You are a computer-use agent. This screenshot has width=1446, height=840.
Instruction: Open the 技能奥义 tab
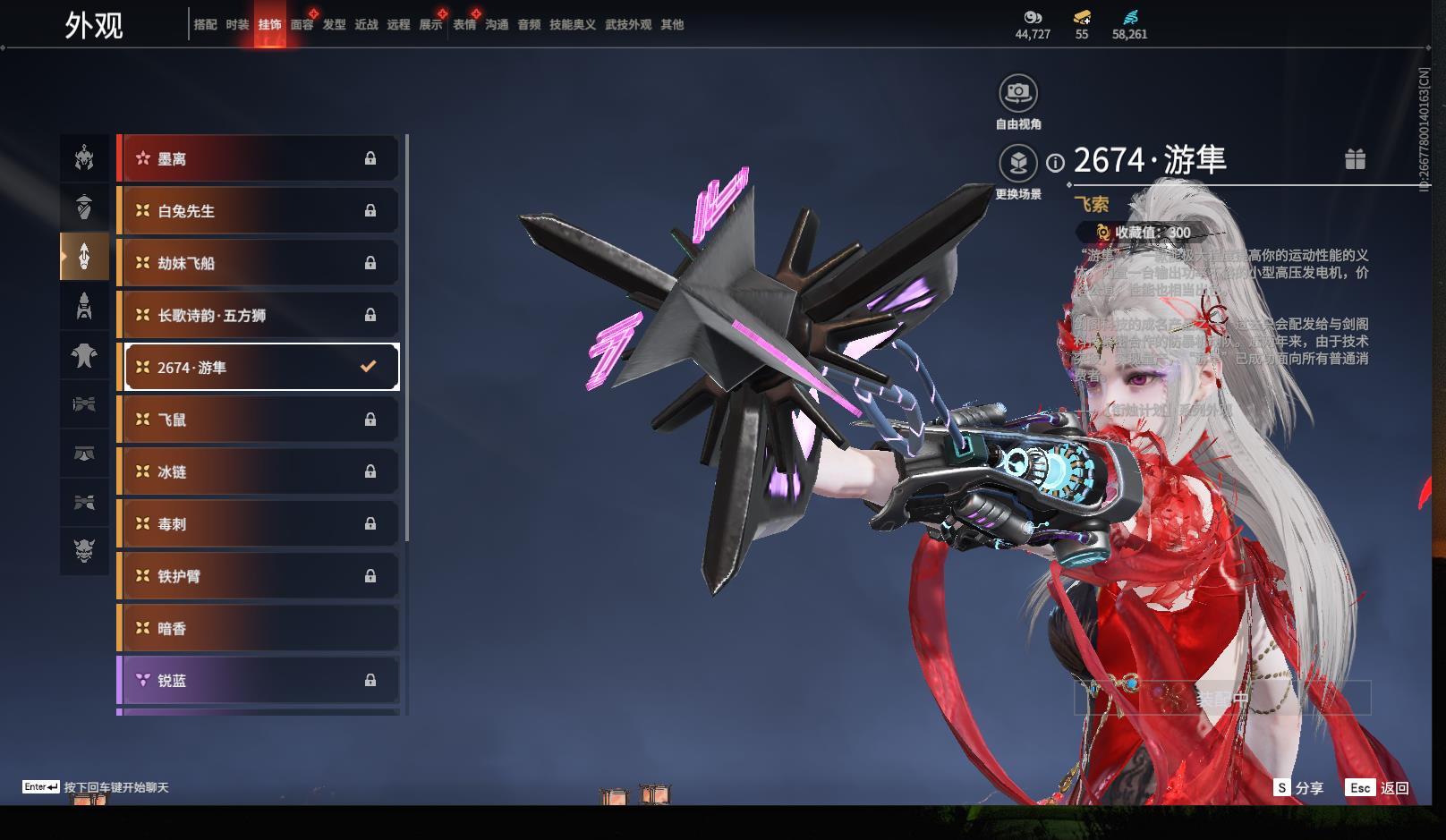tap(572, 25)
